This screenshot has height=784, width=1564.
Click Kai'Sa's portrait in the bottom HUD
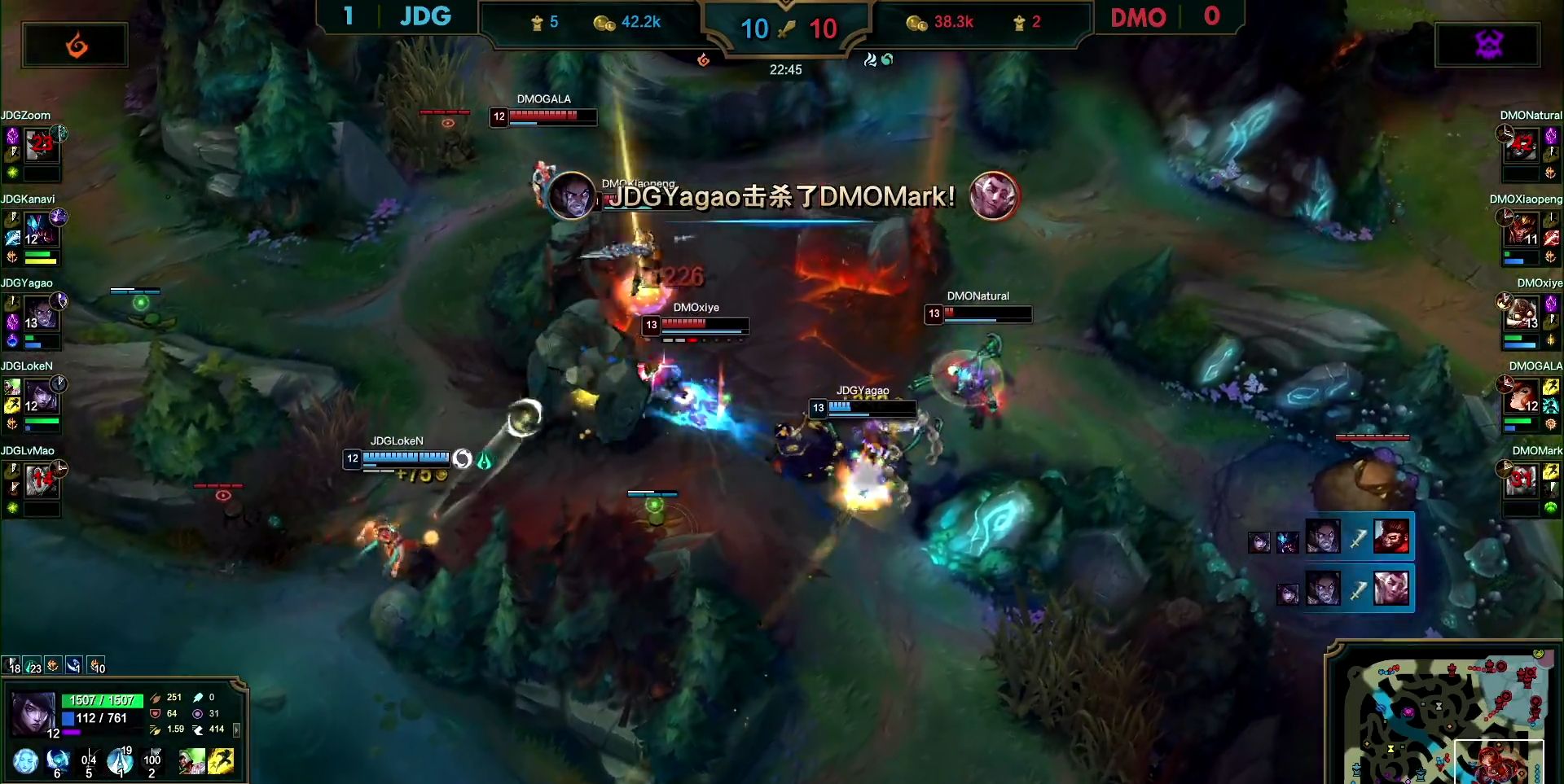pyautogui.click(x=33, y=713)
